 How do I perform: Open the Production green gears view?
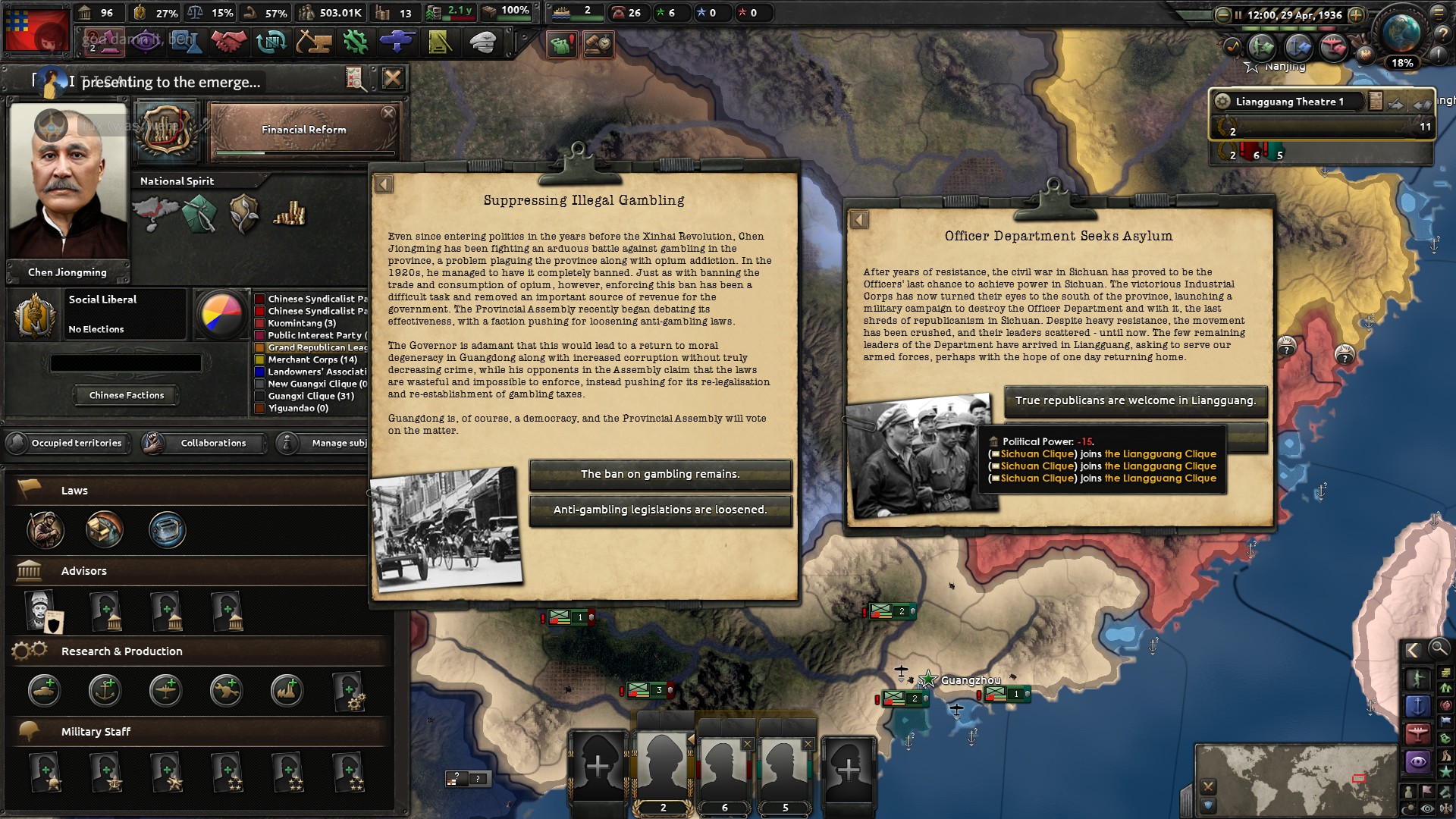point(355,42)
